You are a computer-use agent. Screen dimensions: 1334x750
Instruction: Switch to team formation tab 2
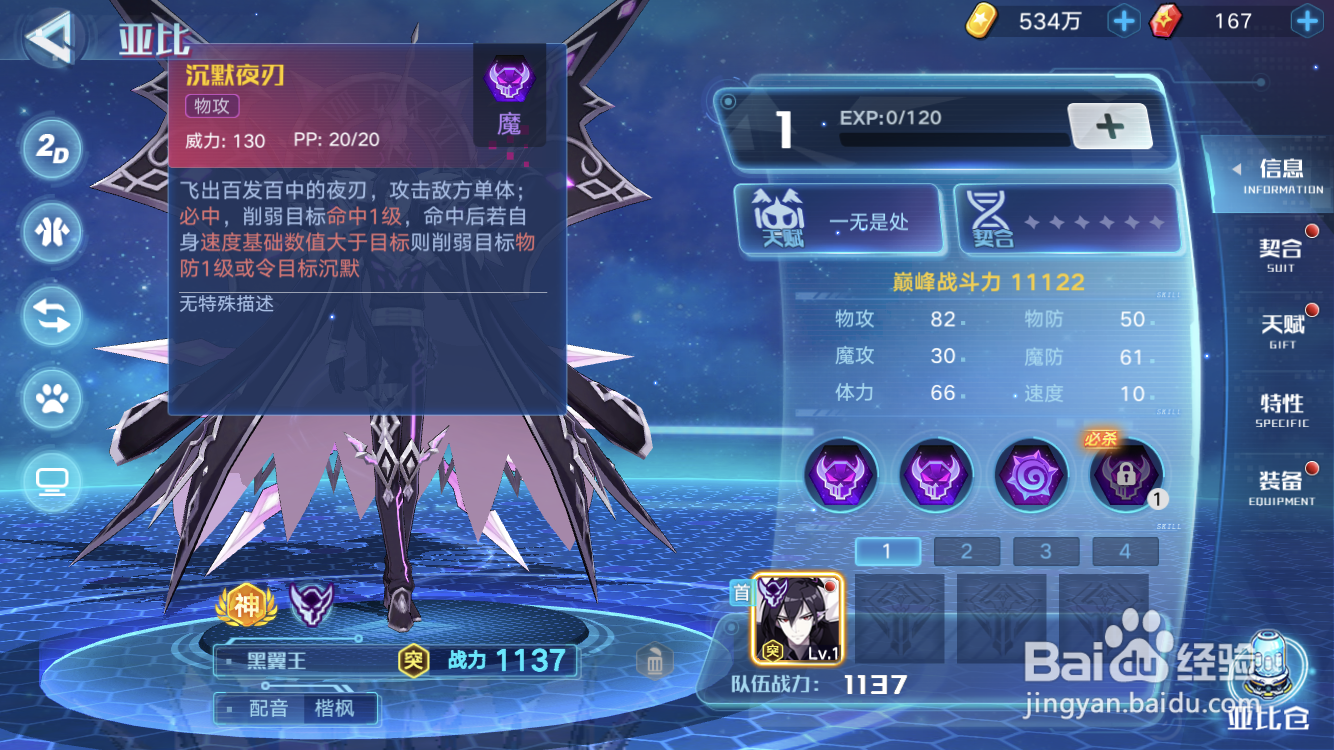[x=966, y=551]
